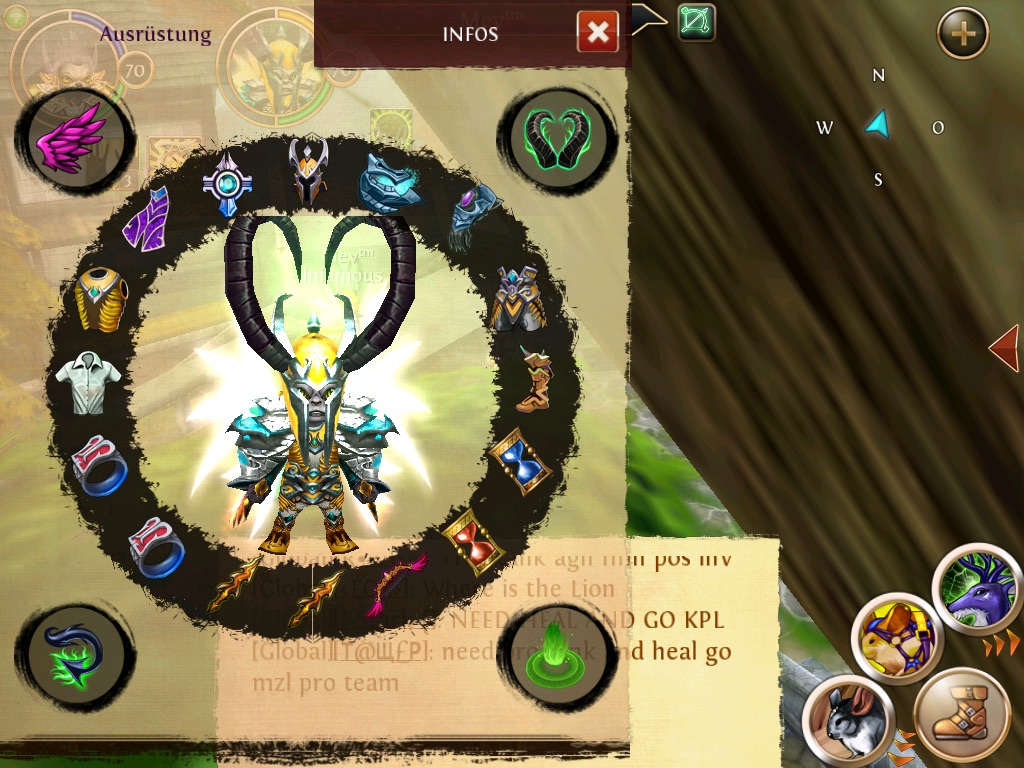
Task: Choose the golden chest armor slot
Action: point(101,297)
